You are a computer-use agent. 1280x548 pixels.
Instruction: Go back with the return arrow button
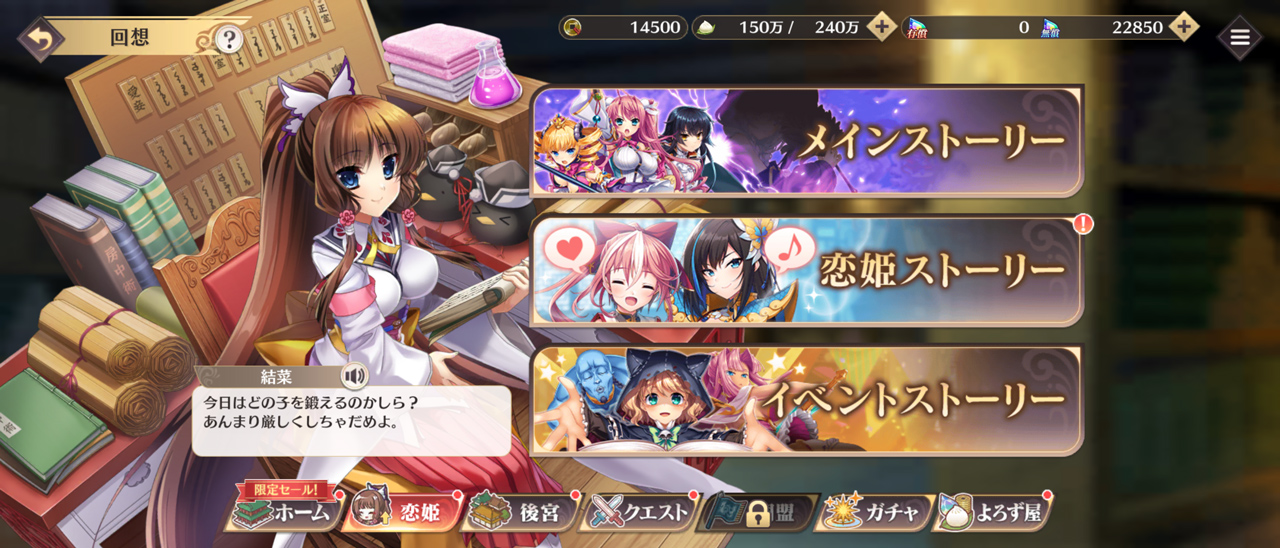[x=40, y=39]
